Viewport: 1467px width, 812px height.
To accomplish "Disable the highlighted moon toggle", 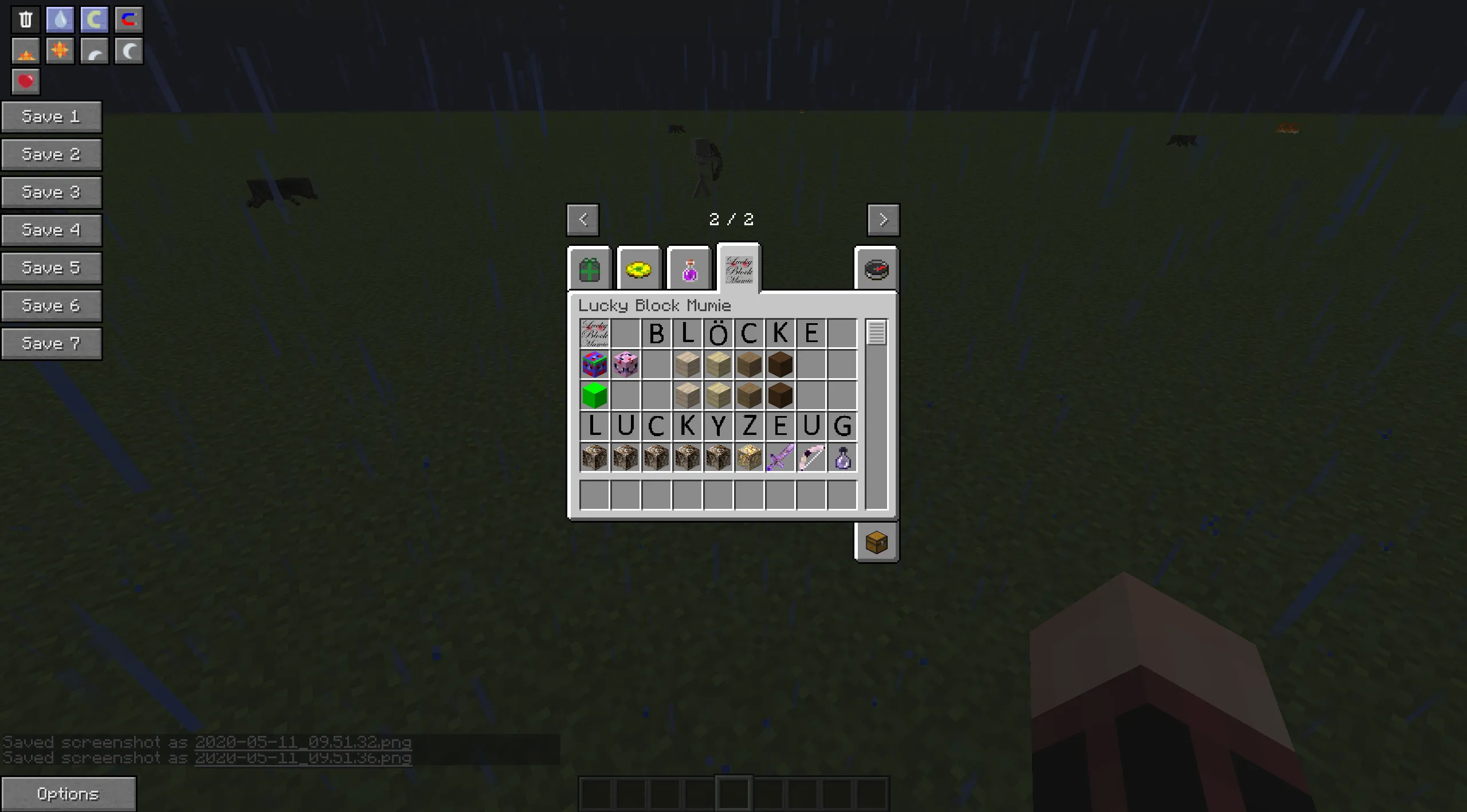I will coord(93,19).
